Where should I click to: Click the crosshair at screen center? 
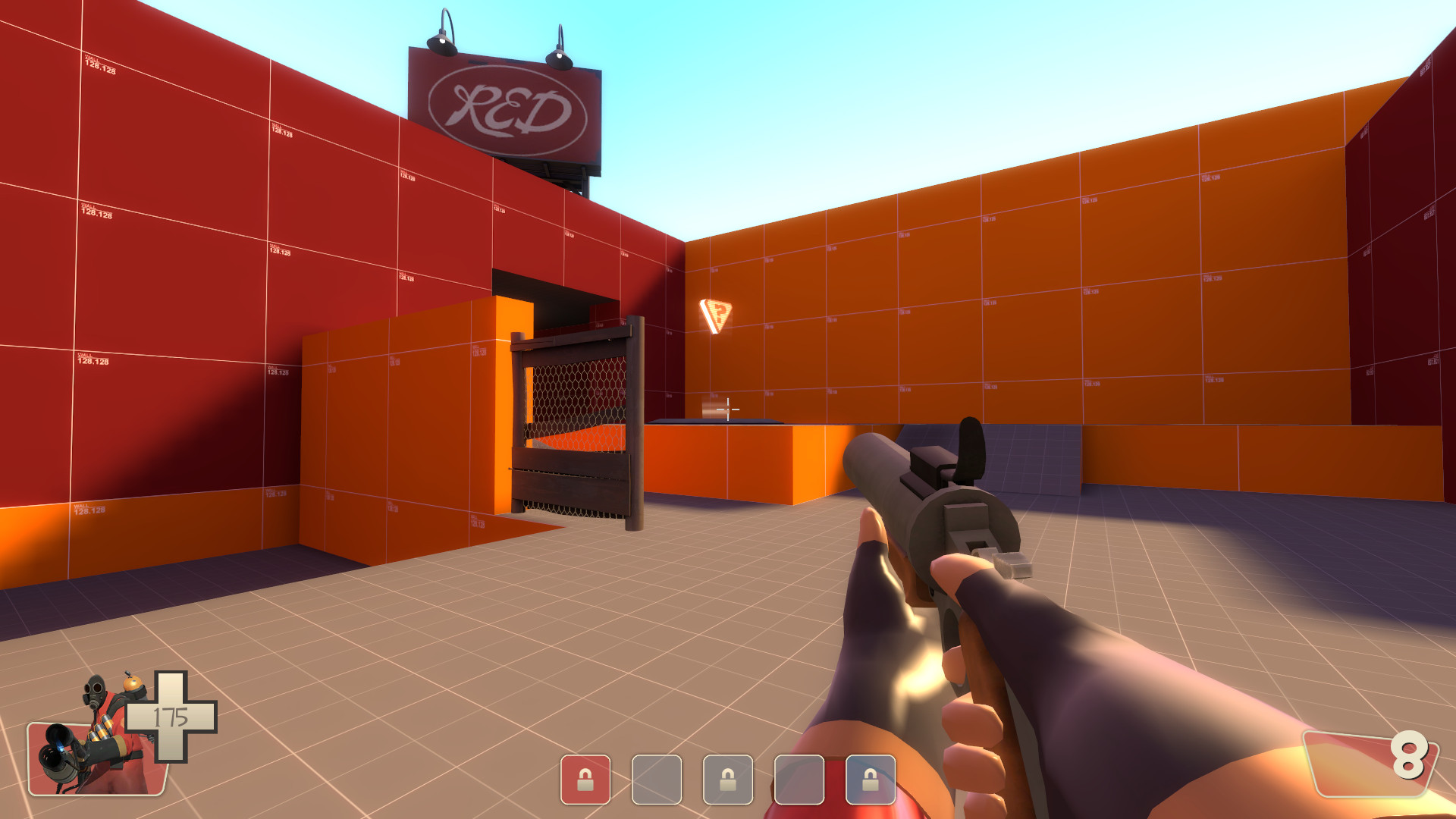point(728,408)
